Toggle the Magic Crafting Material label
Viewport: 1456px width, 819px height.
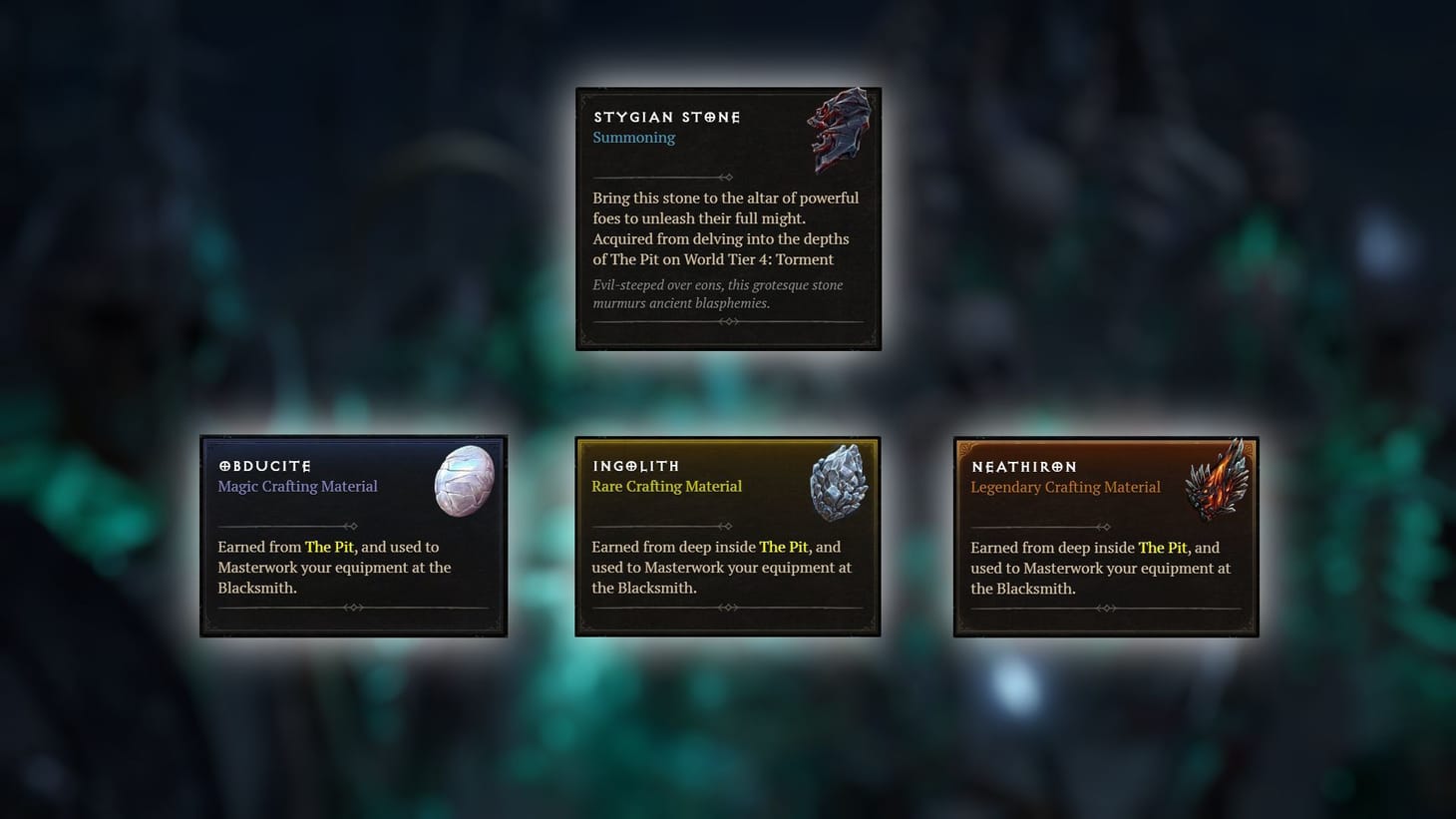pyautogui.click(x=297, y=486)
